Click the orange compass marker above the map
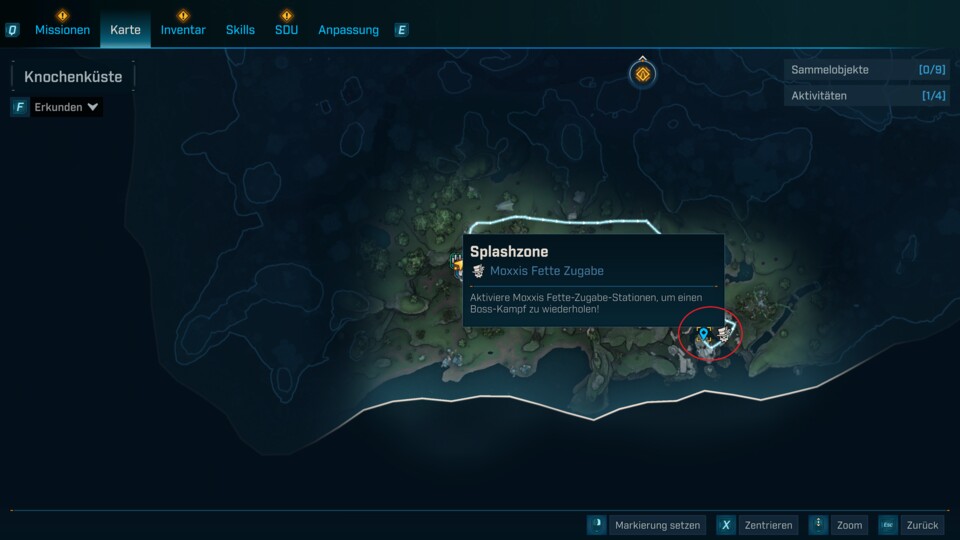 (x=642, y=74)
